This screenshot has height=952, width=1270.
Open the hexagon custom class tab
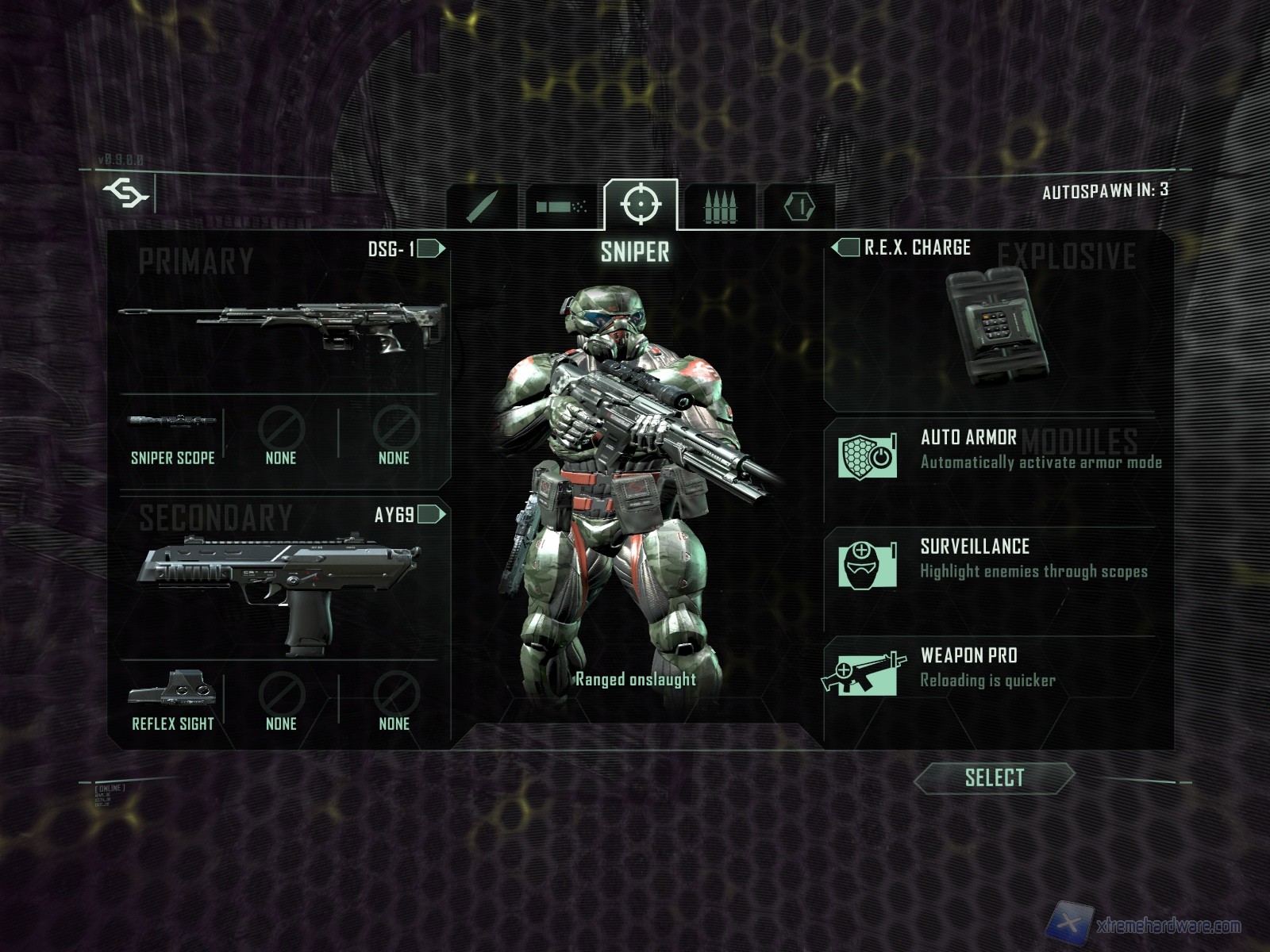[799, 206]
